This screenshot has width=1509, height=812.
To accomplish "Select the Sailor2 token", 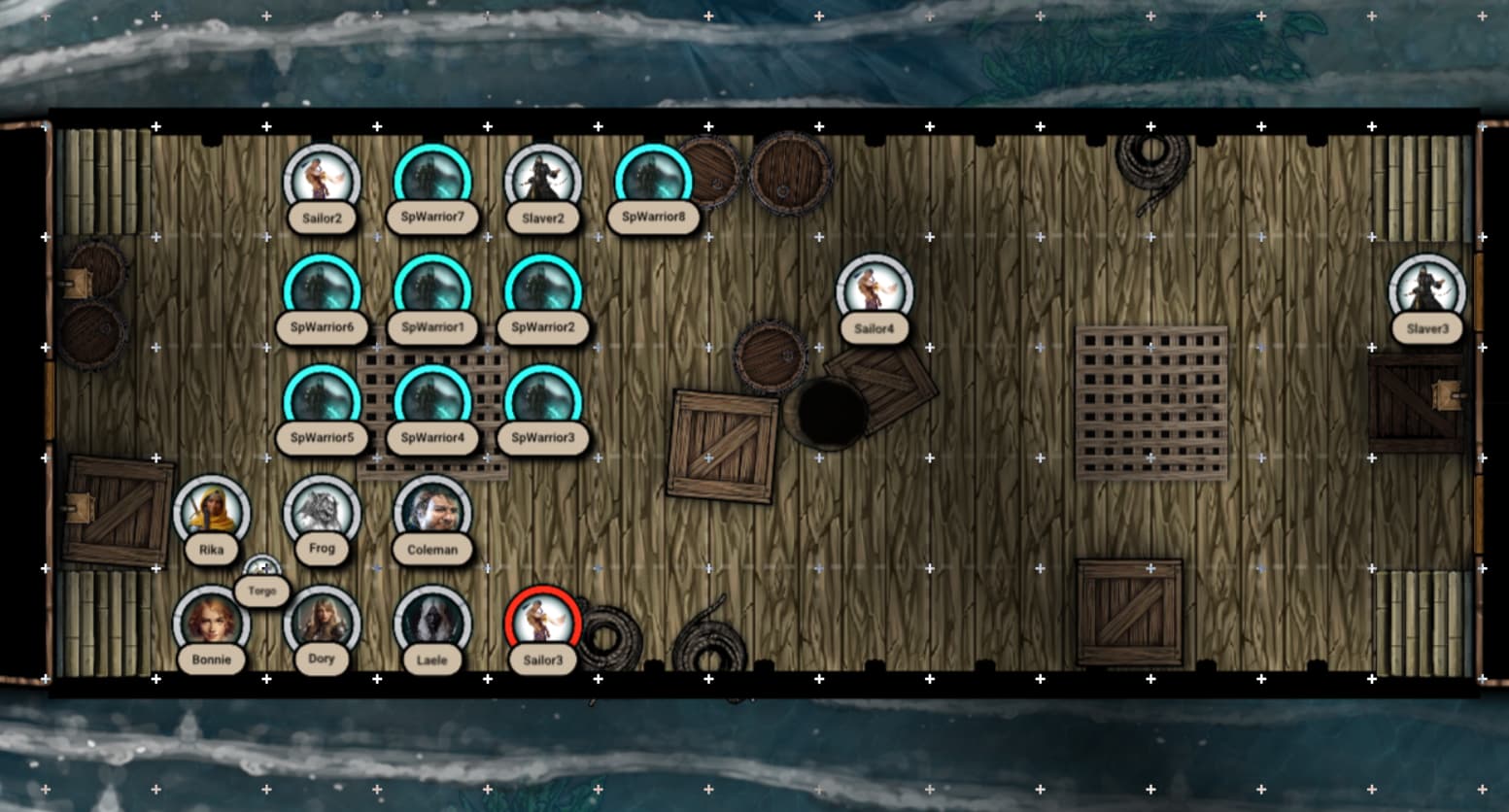I will 322,182.
